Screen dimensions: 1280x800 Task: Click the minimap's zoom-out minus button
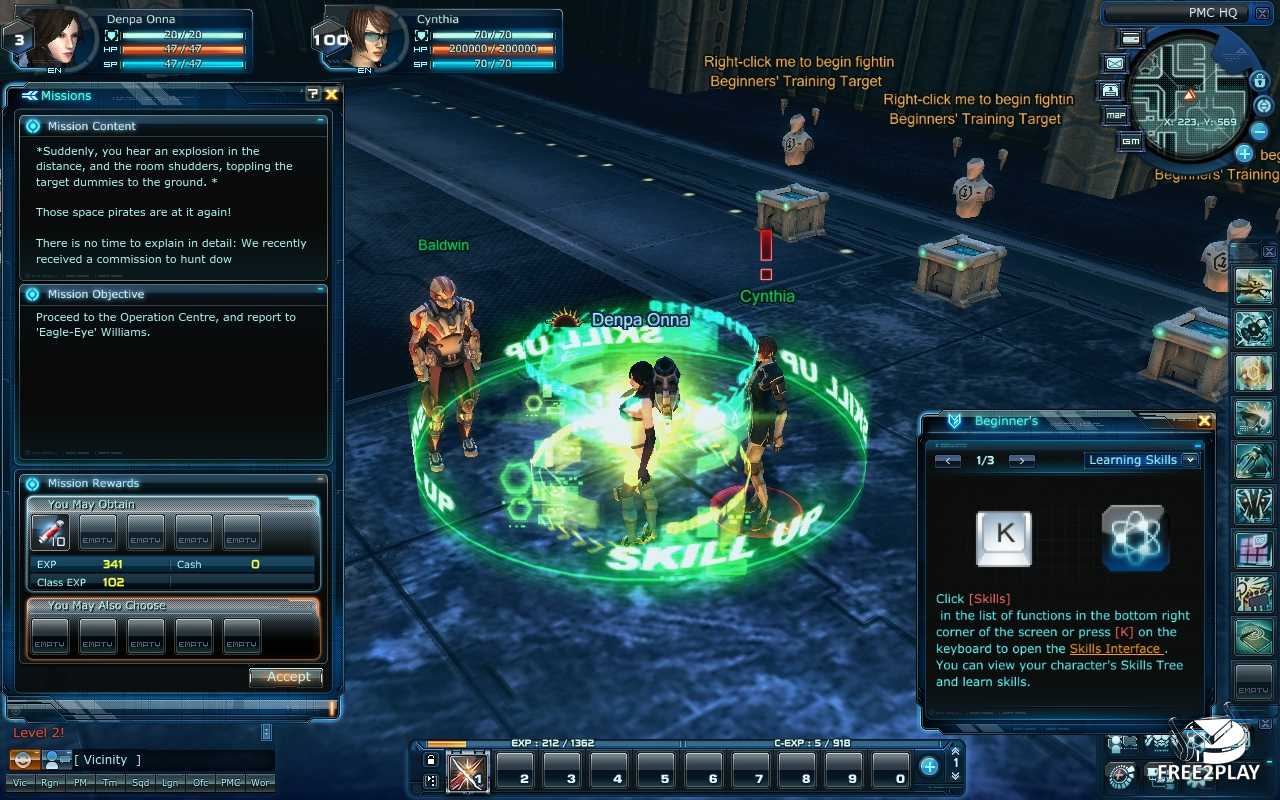(x=1260, y=131)
